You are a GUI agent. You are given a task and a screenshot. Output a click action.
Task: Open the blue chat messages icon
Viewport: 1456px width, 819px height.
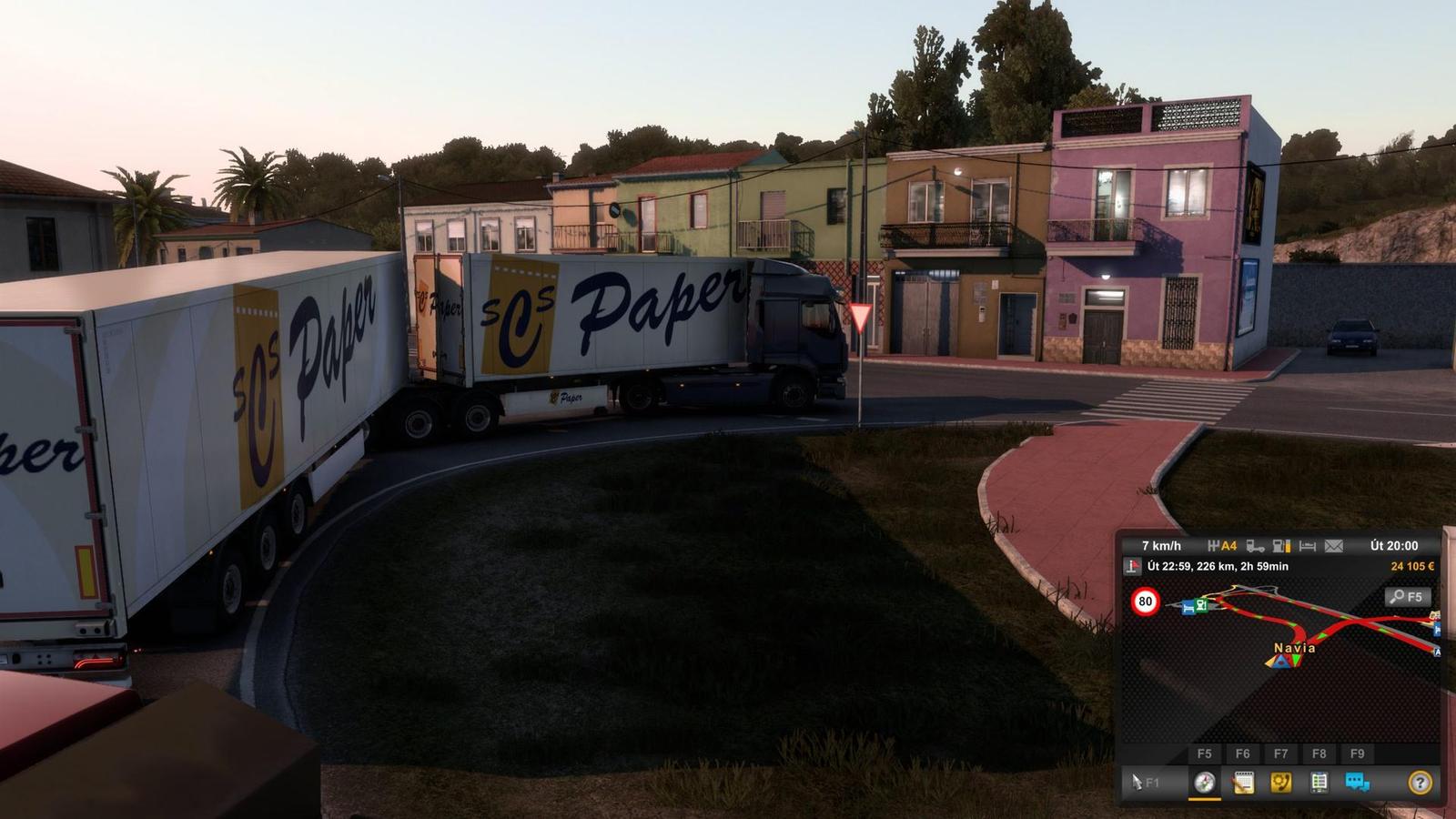[1355, 782]
